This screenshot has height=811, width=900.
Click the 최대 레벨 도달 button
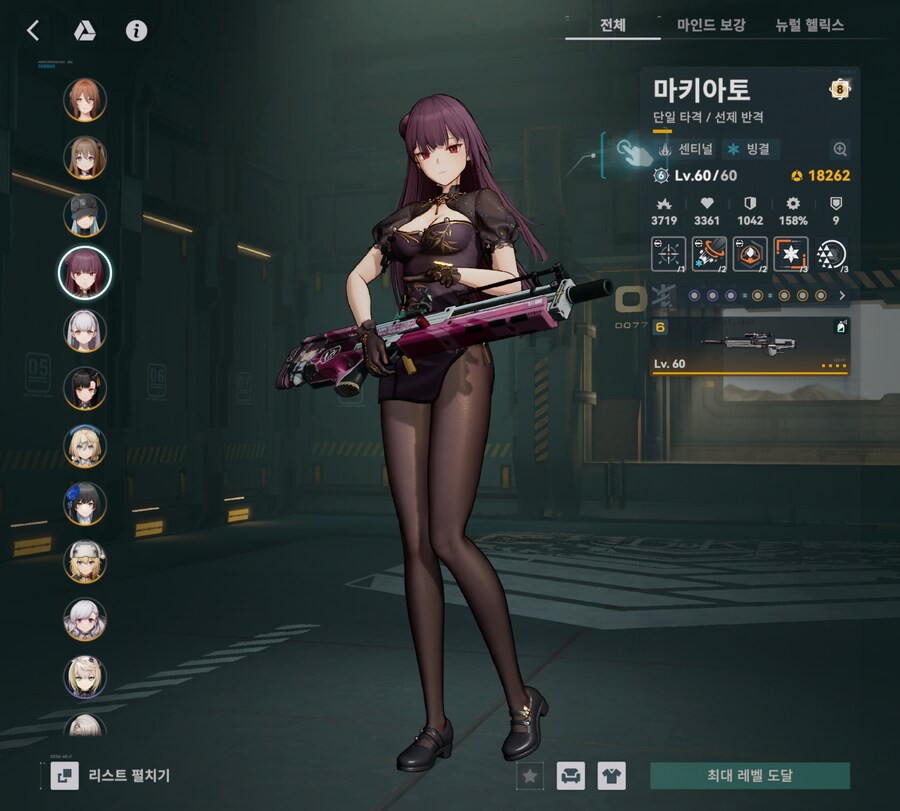(x=750, y=775)
